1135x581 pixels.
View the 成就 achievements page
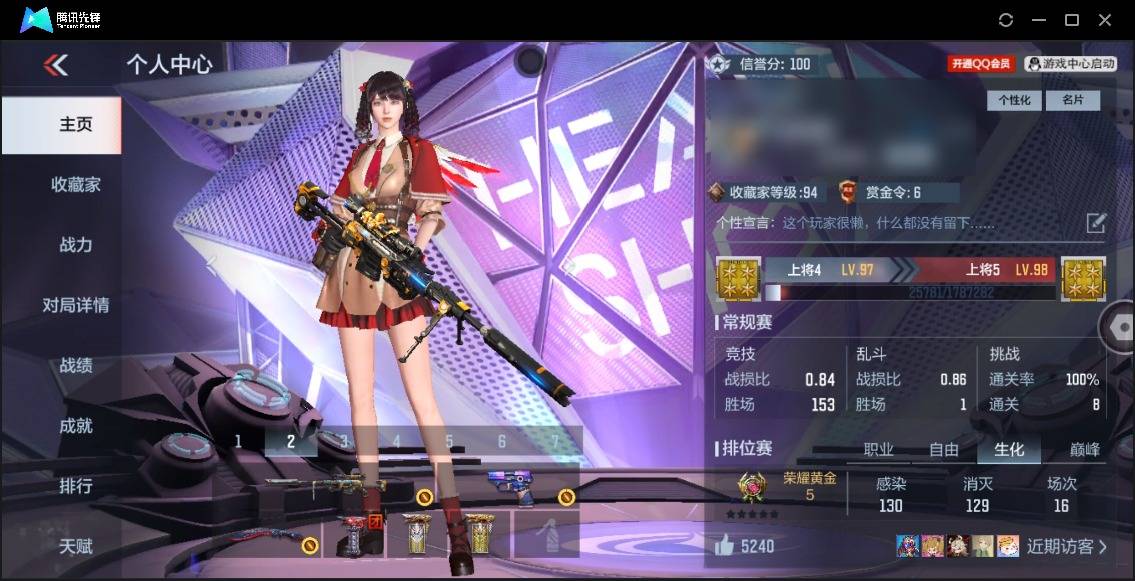tap(75, 425)
